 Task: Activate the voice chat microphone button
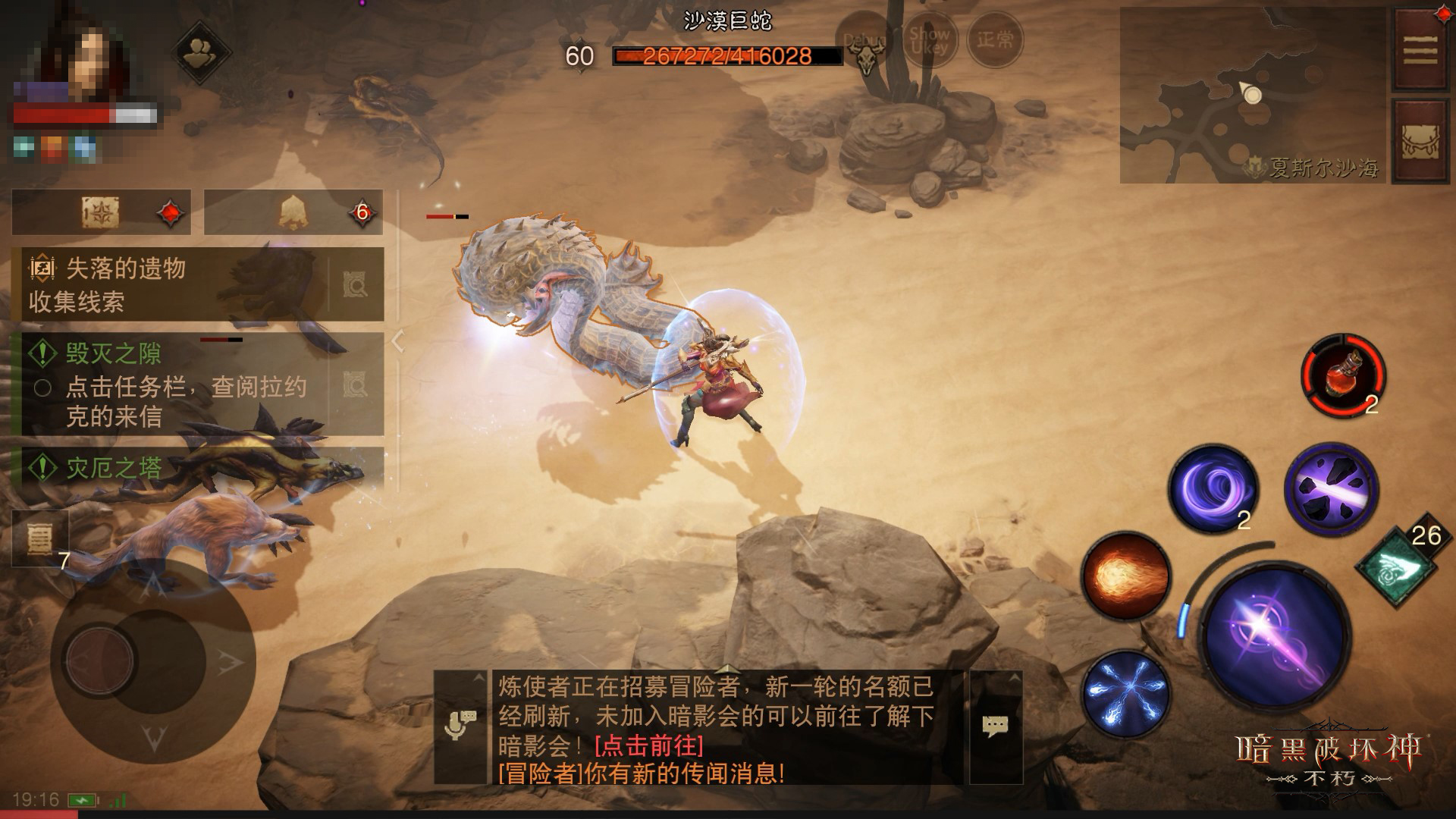point(460,726)
